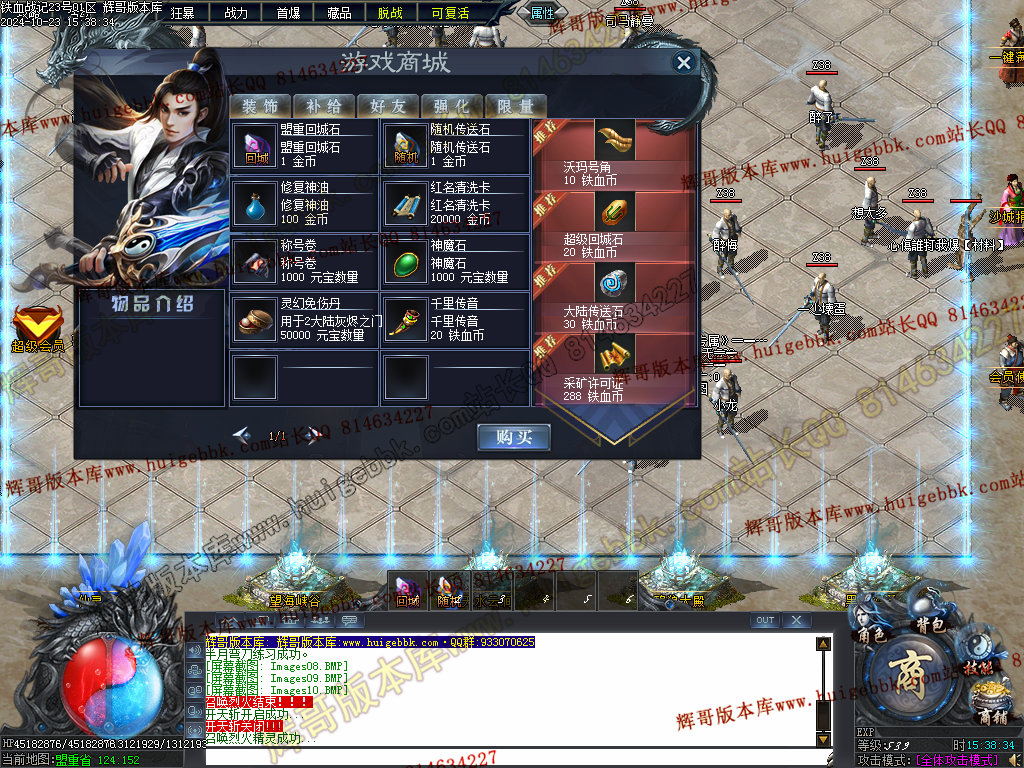Open the 角色 character panel
The image size is (1024, 768).
coord(872,634)
